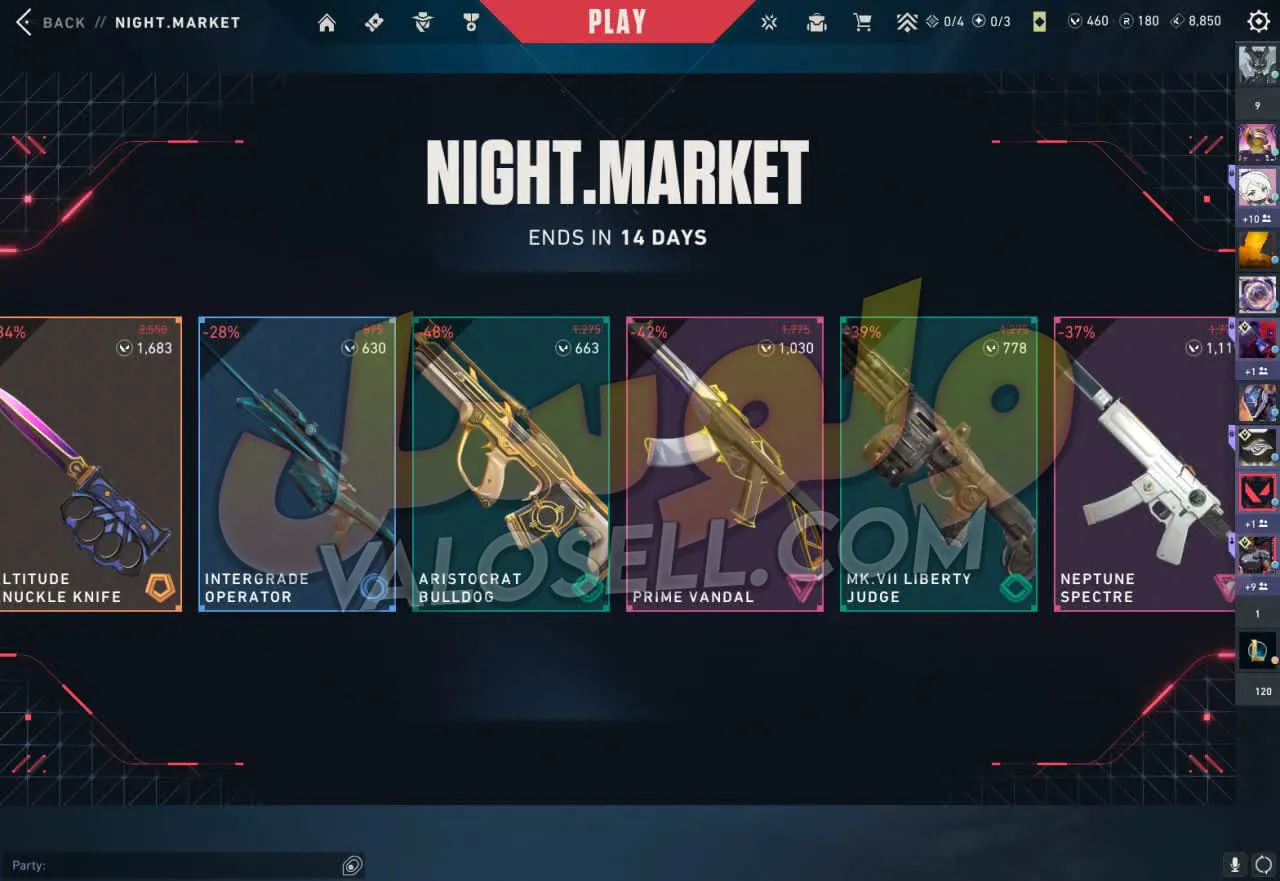Click the red PLAY button
The image size is (1280, 881).
tap(616, 21)
